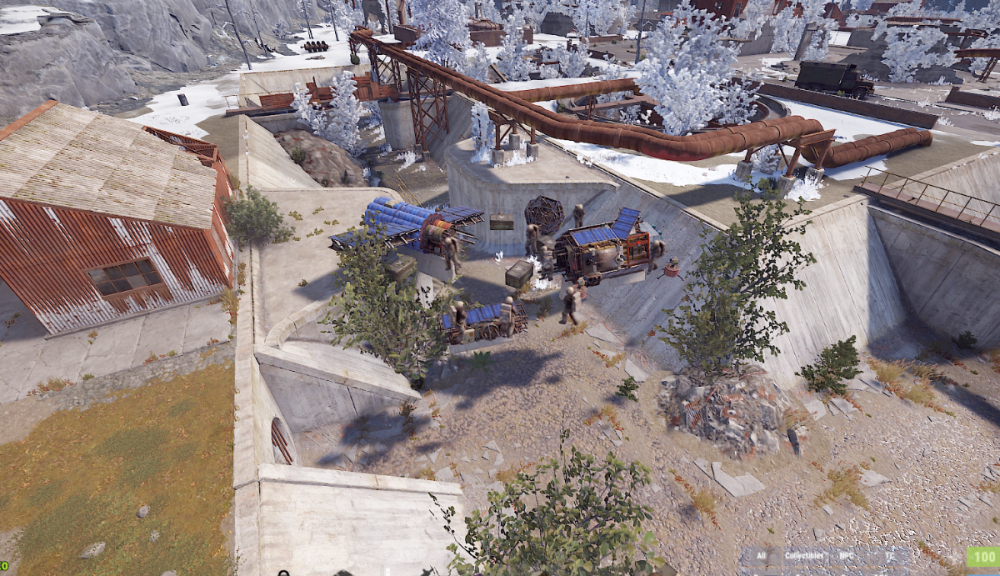Select the All filter tab
Image resolution: width=1000 pixels, height=576 pixels.
tap(761, 556)
